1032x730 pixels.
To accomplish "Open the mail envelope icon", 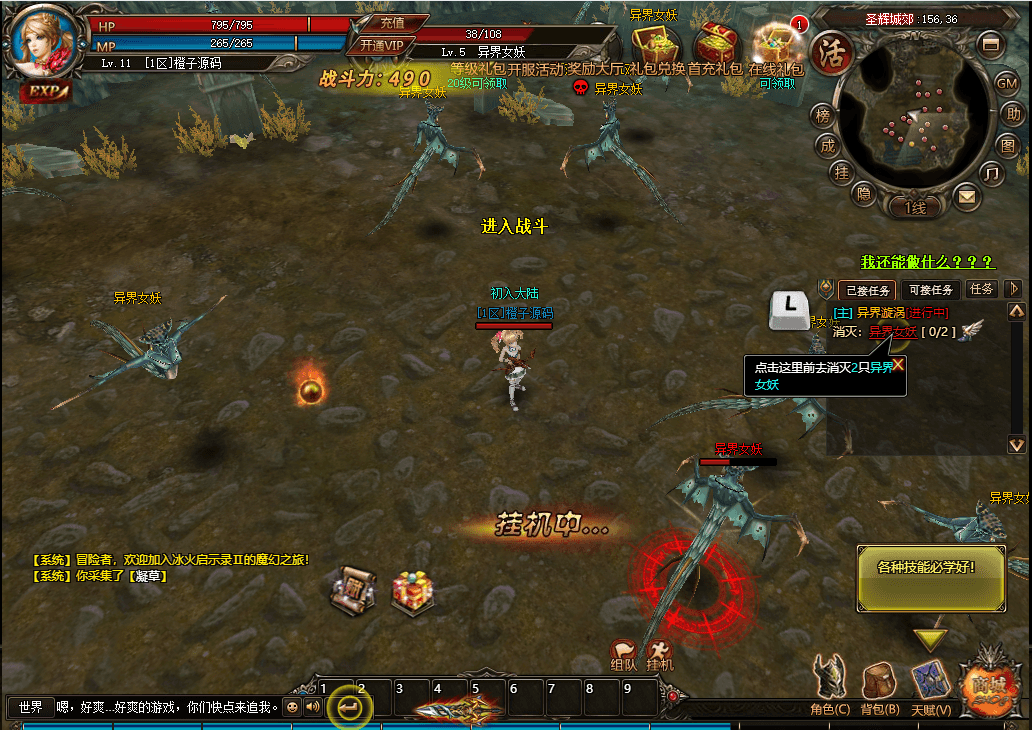I will coord(966,197).
